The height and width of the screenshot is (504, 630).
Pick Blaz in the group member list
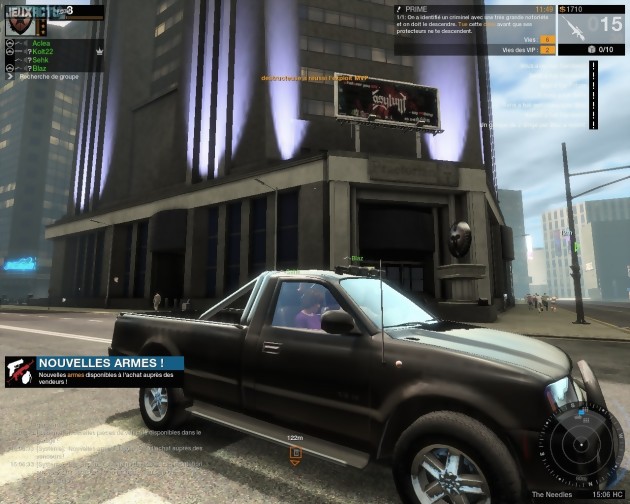[39, 68]
